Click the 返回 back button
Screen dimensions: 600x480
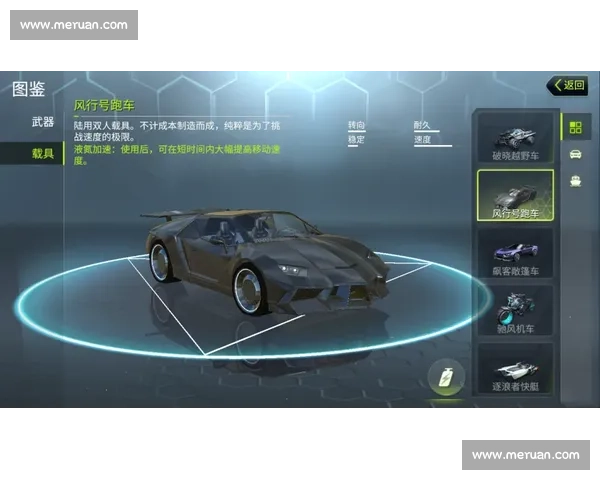567,86
